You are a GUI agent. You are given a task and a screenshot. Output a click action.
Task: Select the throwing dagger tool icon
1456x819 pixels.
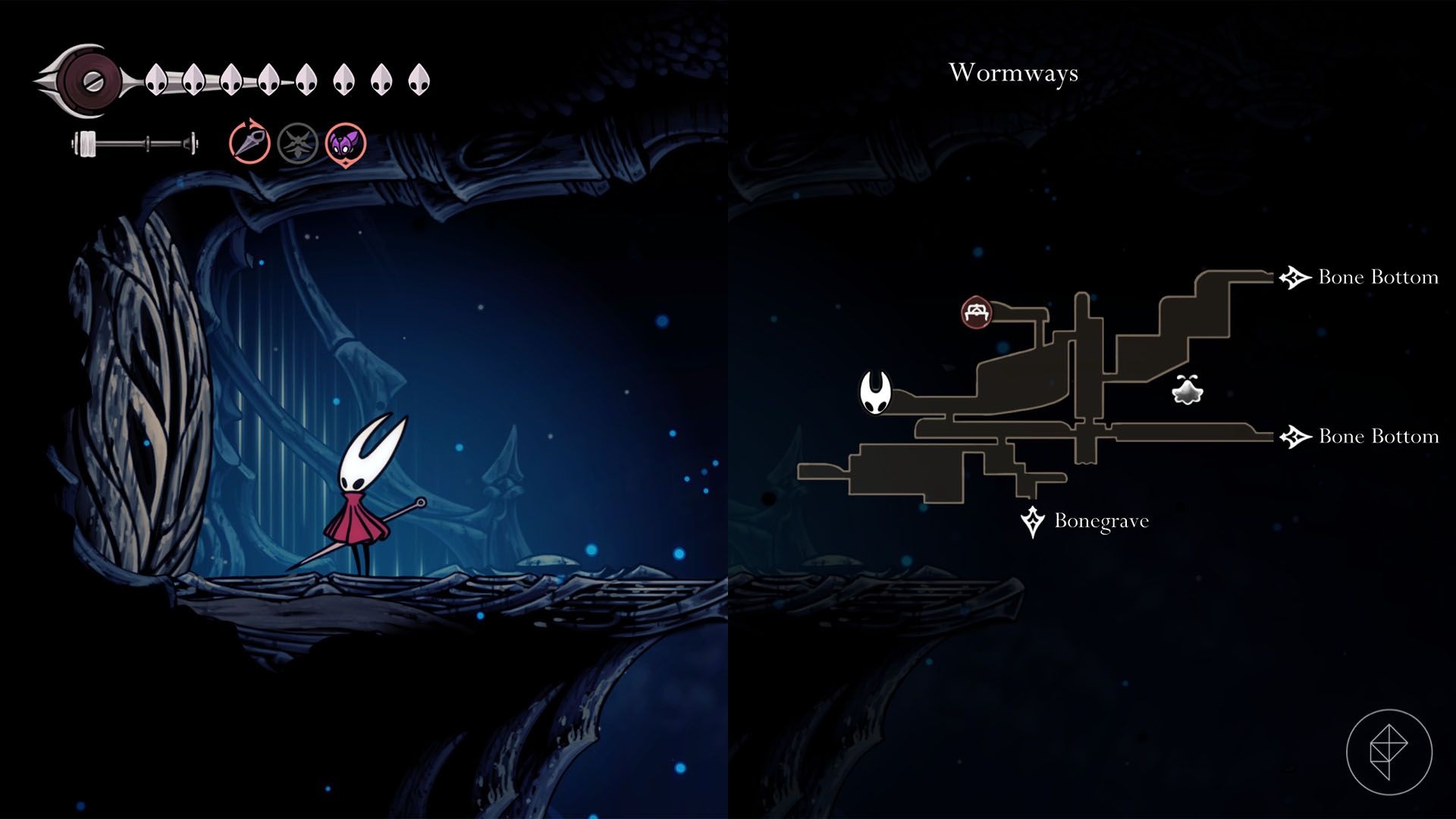249,142
